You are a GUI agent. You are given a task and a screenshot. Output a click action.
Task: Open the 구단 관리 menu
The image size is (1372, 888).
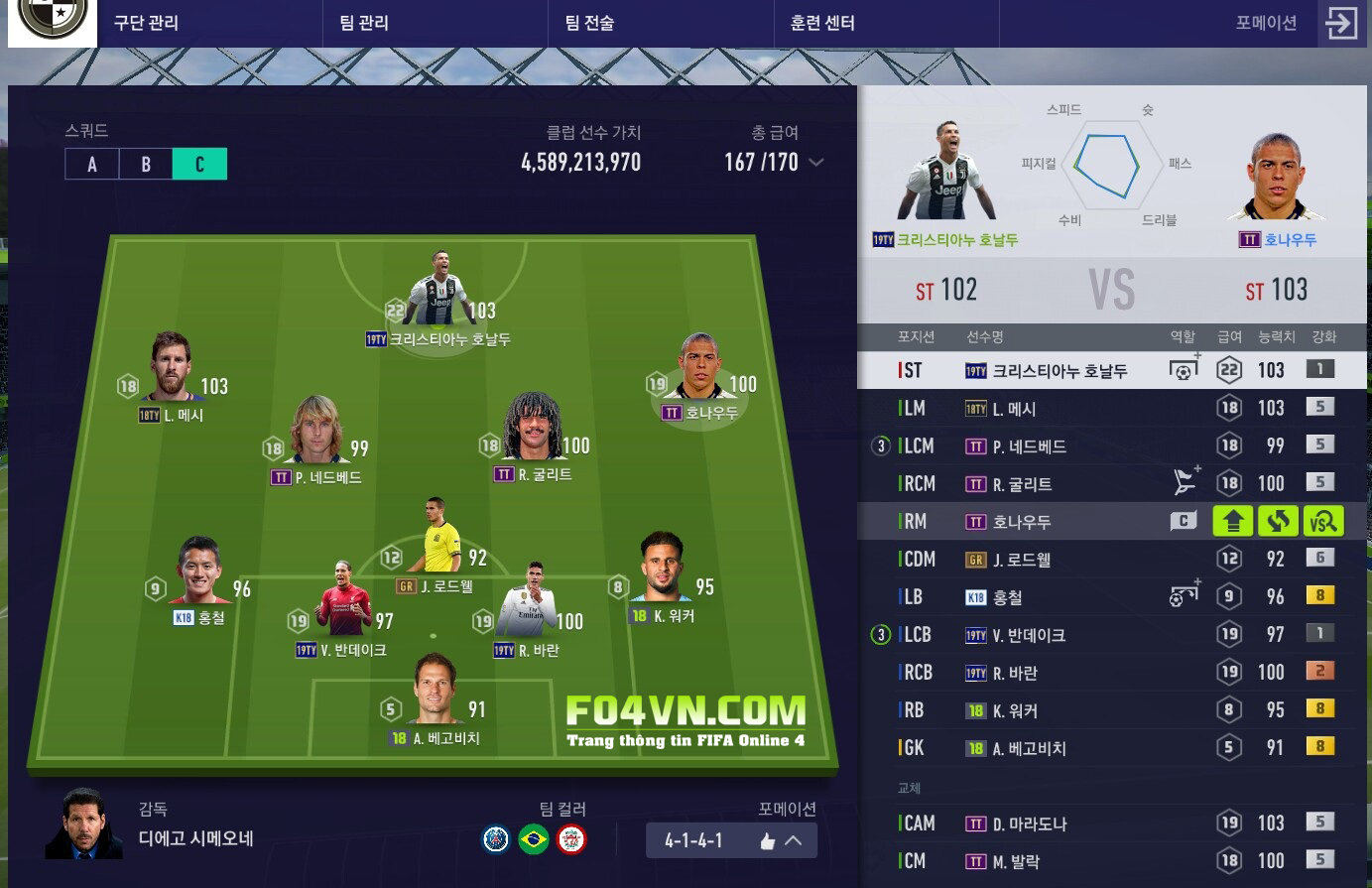pyautogui.click(x=146, y=23)
